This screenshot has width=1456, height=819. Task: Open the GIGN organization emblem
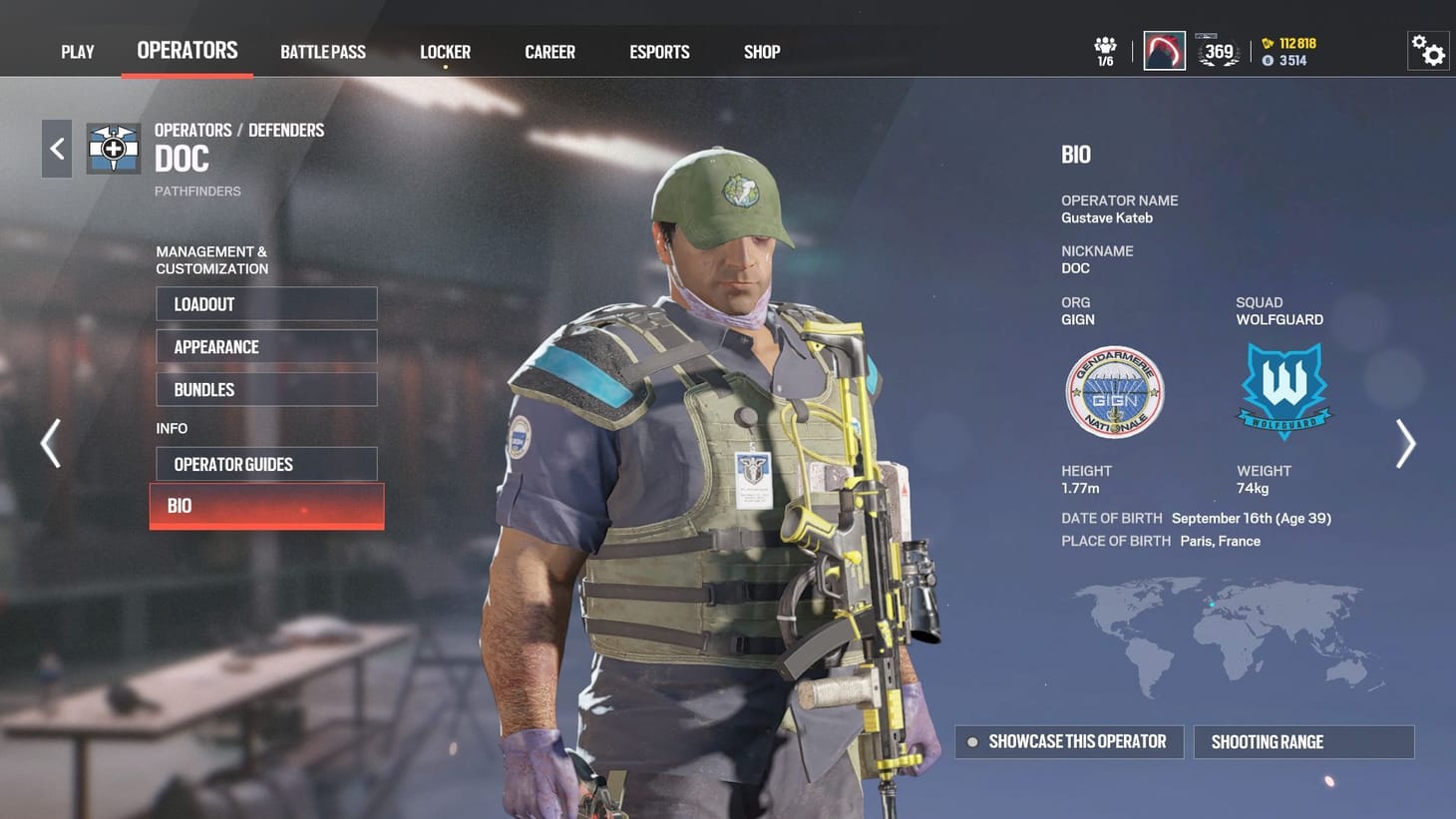pyautogui.click(x=1114, y=393)
